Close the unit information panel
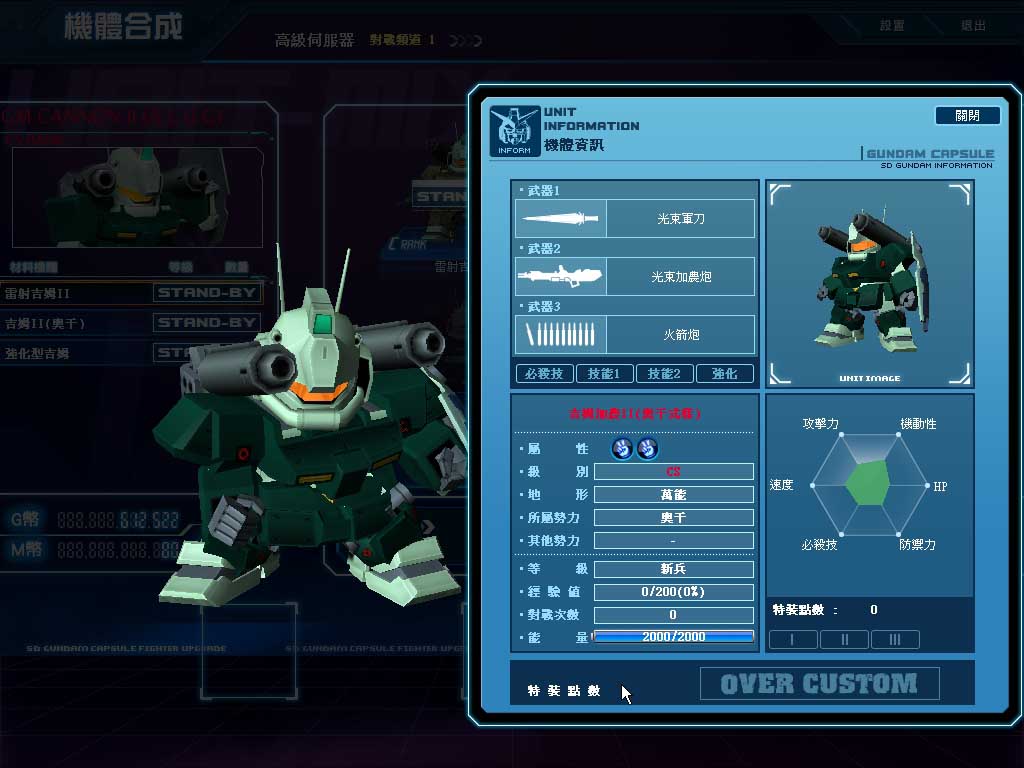Screen dimensions: 1024x768 click(x=967, y=116)
